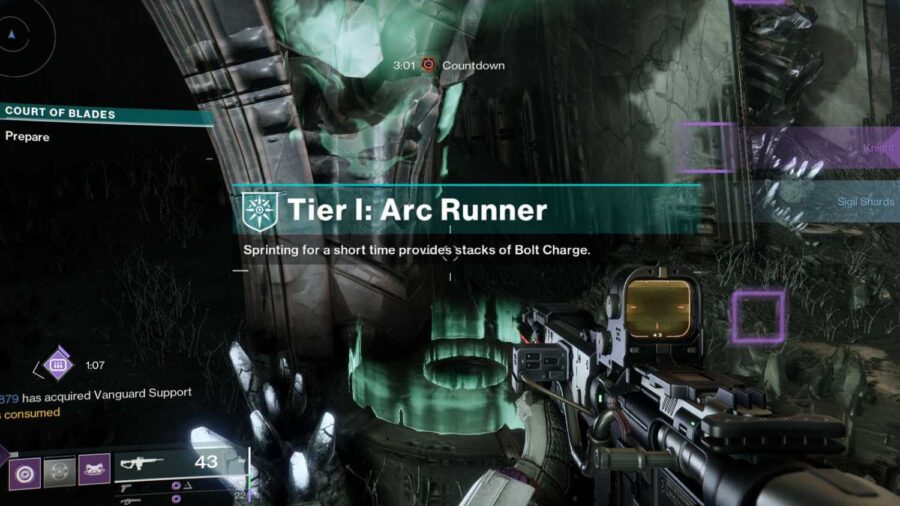Click the purple diamond buff icon

click(x=58, y=365)
